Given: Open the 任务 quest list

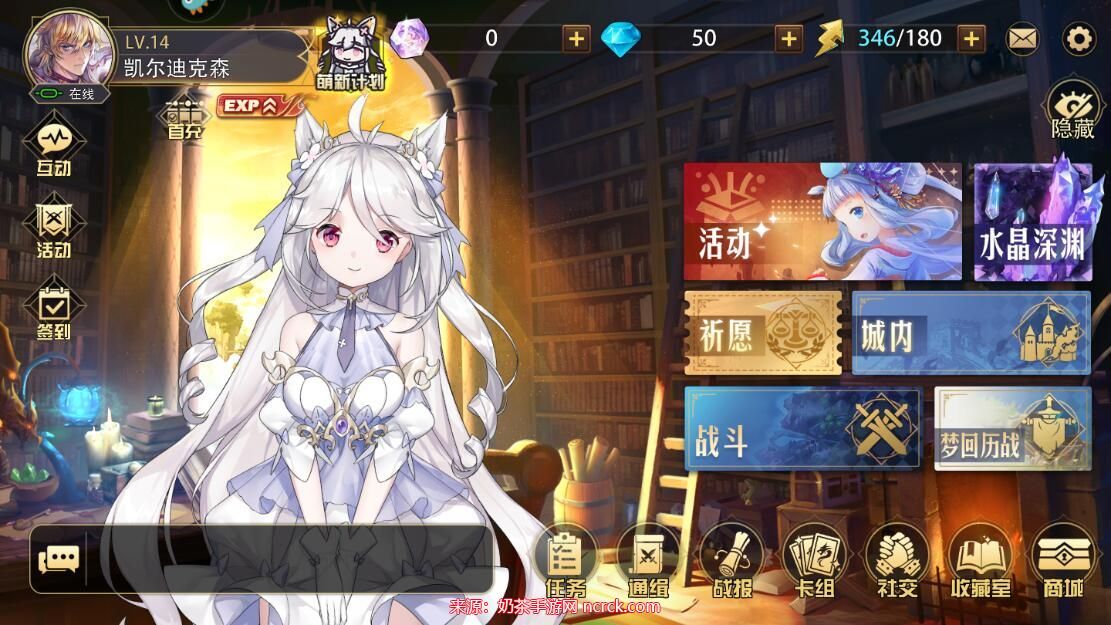Looking at the screenshot, I should click(x=566, y=561).
